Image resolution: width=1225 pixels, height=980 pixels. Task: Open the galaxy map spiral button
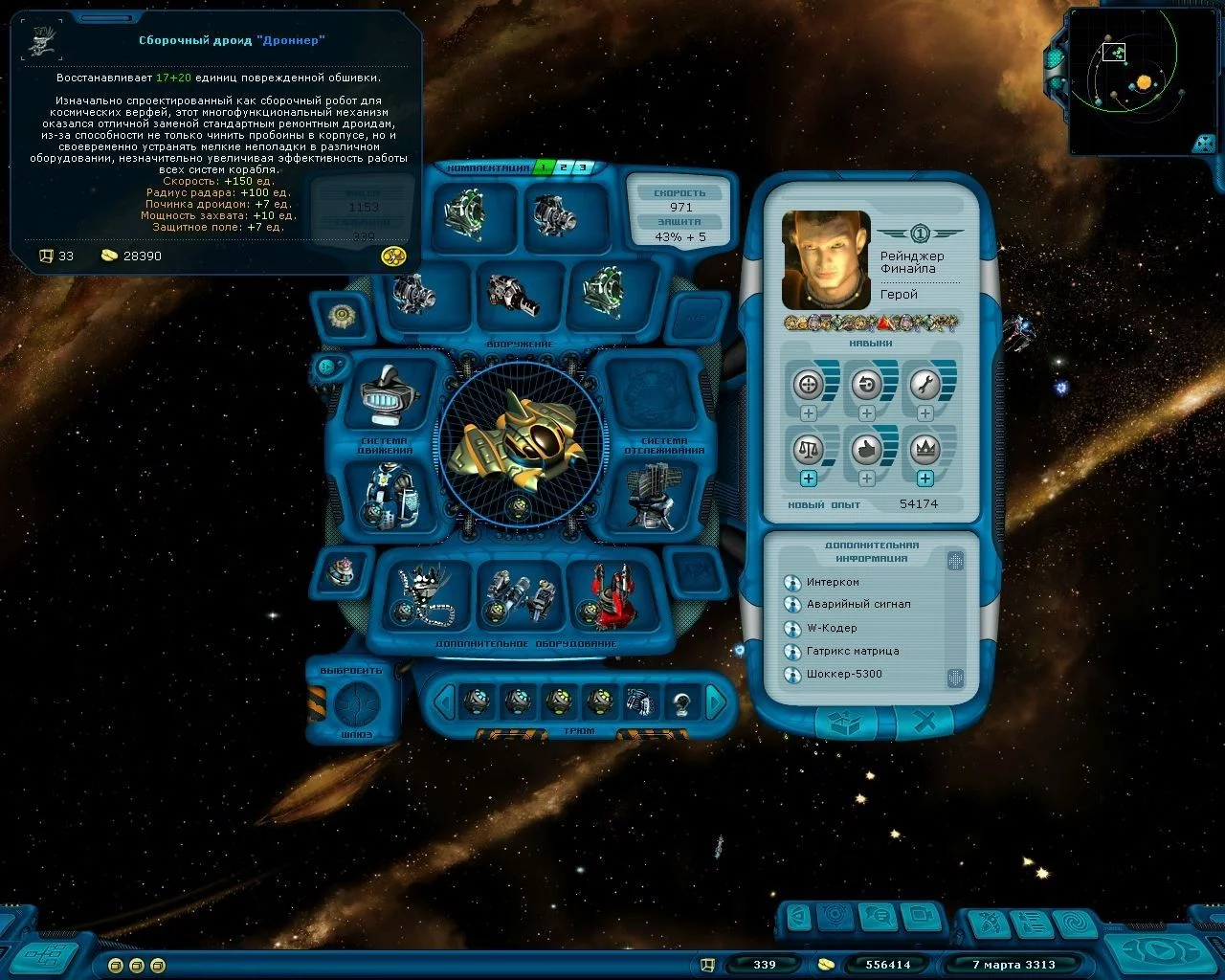point(1078,924)
